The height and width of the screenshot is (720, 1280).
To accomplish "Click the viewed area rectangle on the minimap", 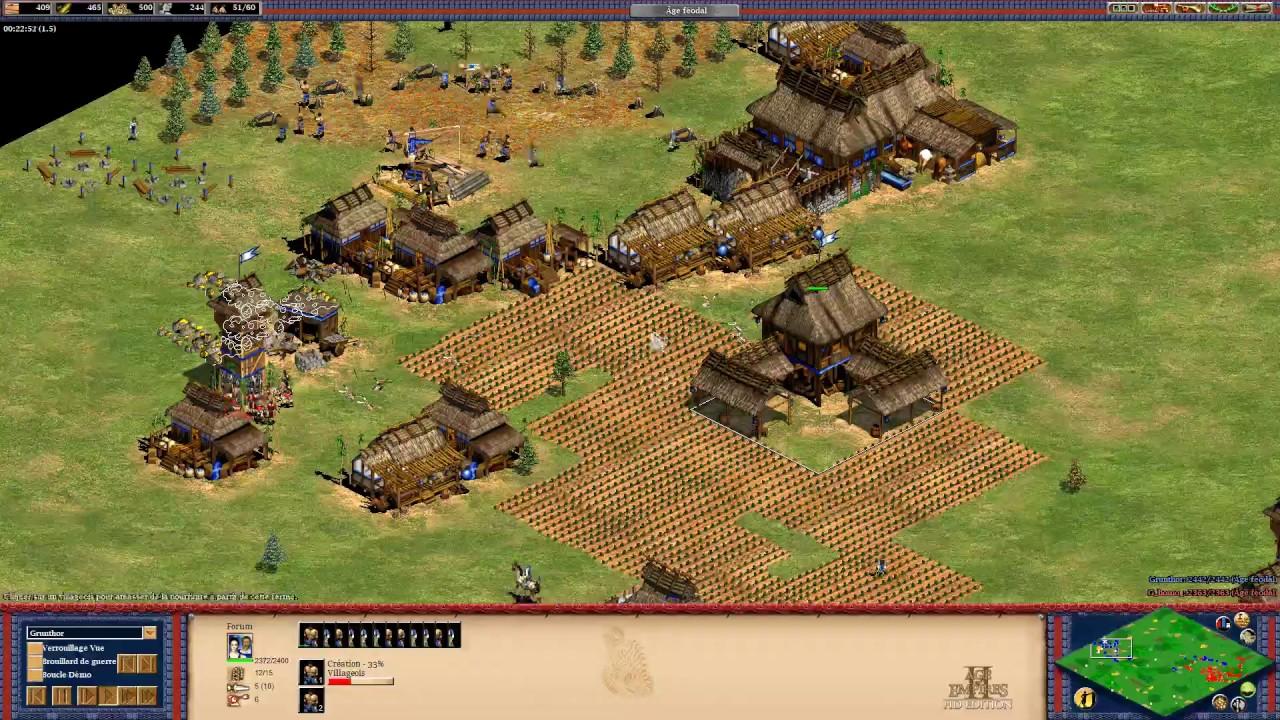I will click(1111, 648).
